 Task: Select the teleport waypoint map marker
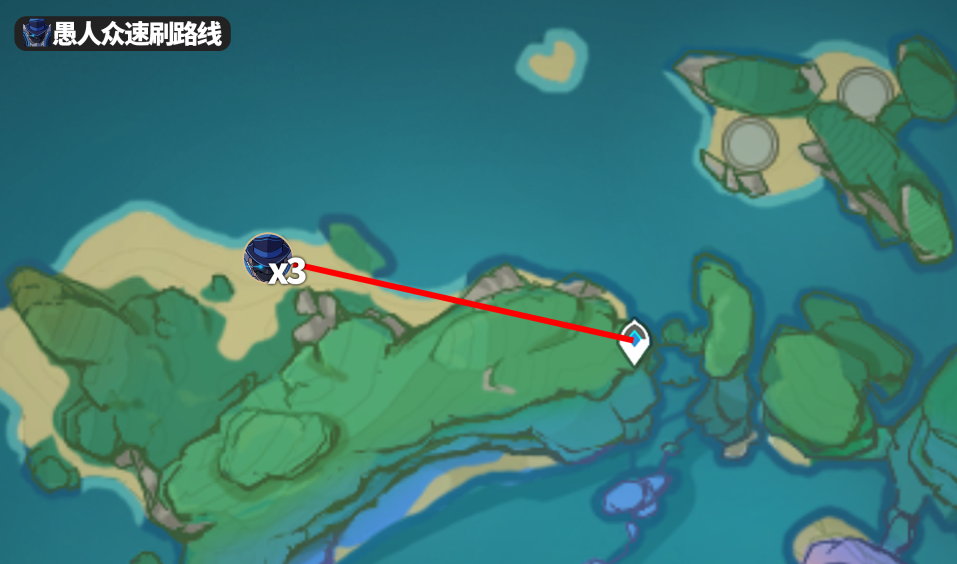click(x=634, y=341)
